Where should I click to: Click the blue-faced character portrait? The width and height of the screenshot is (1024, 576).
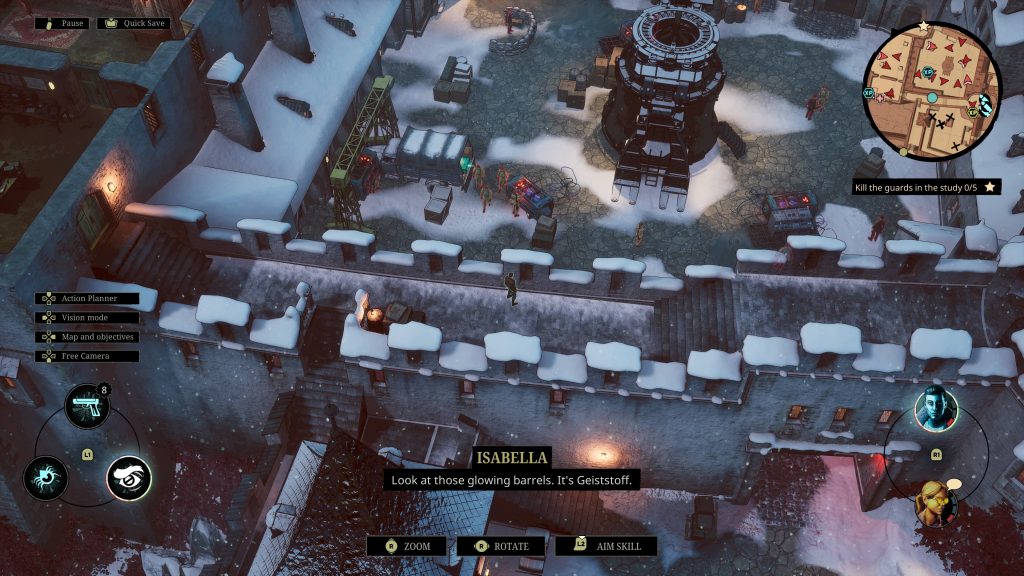[936, 409]
